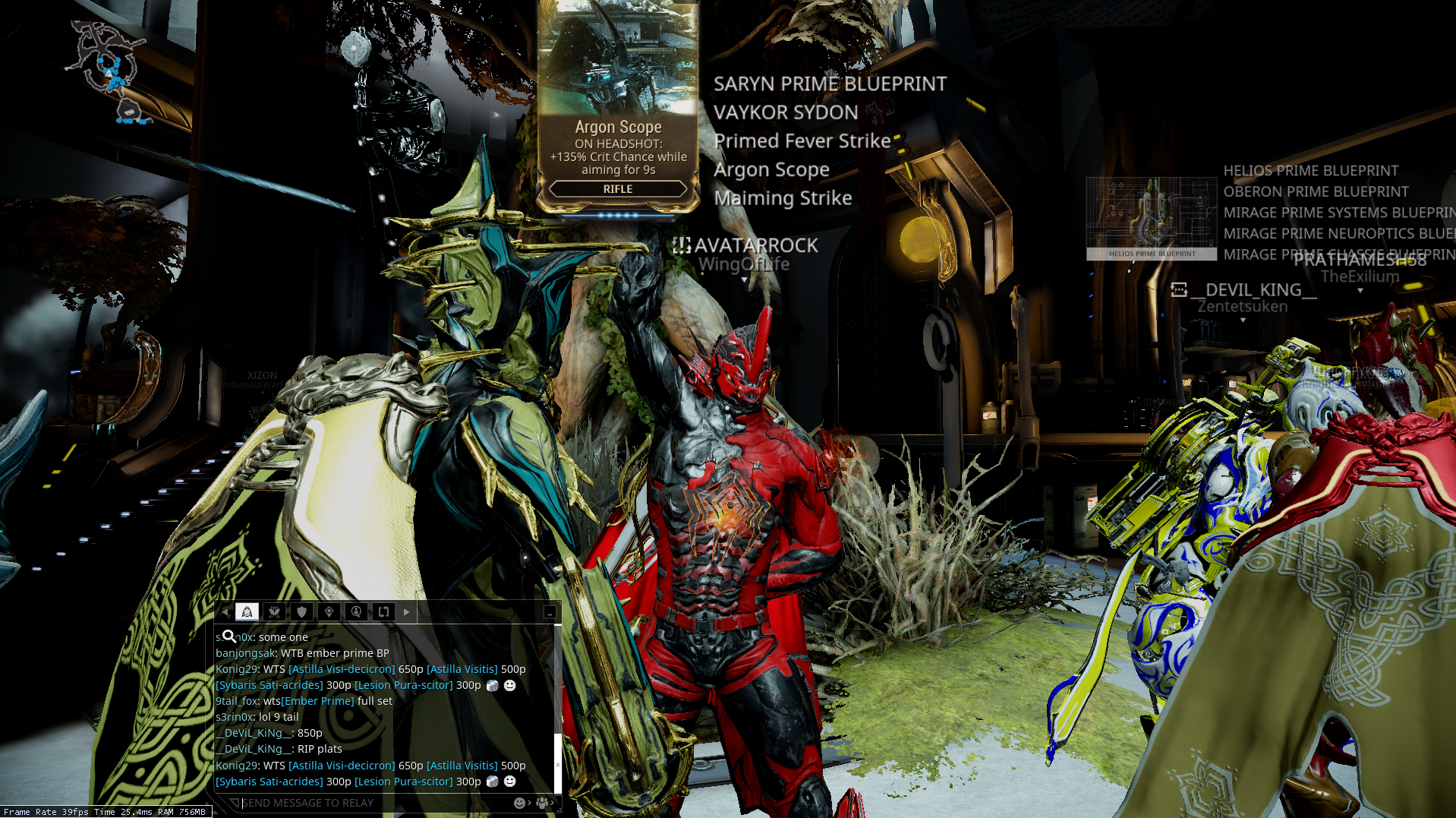
Task: Open the emoji picker in chat
Action: pos(520,803)
